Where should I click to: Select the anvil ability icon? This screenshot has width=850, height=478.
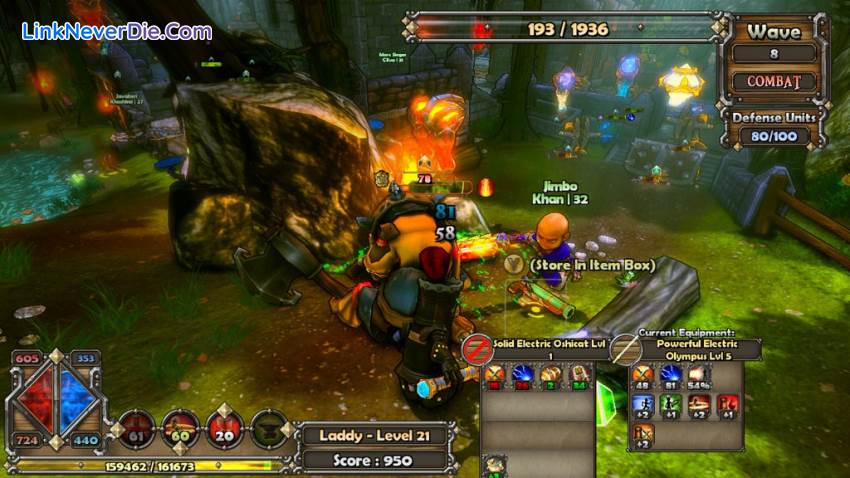pyautogui.click(x=269, y=428)
